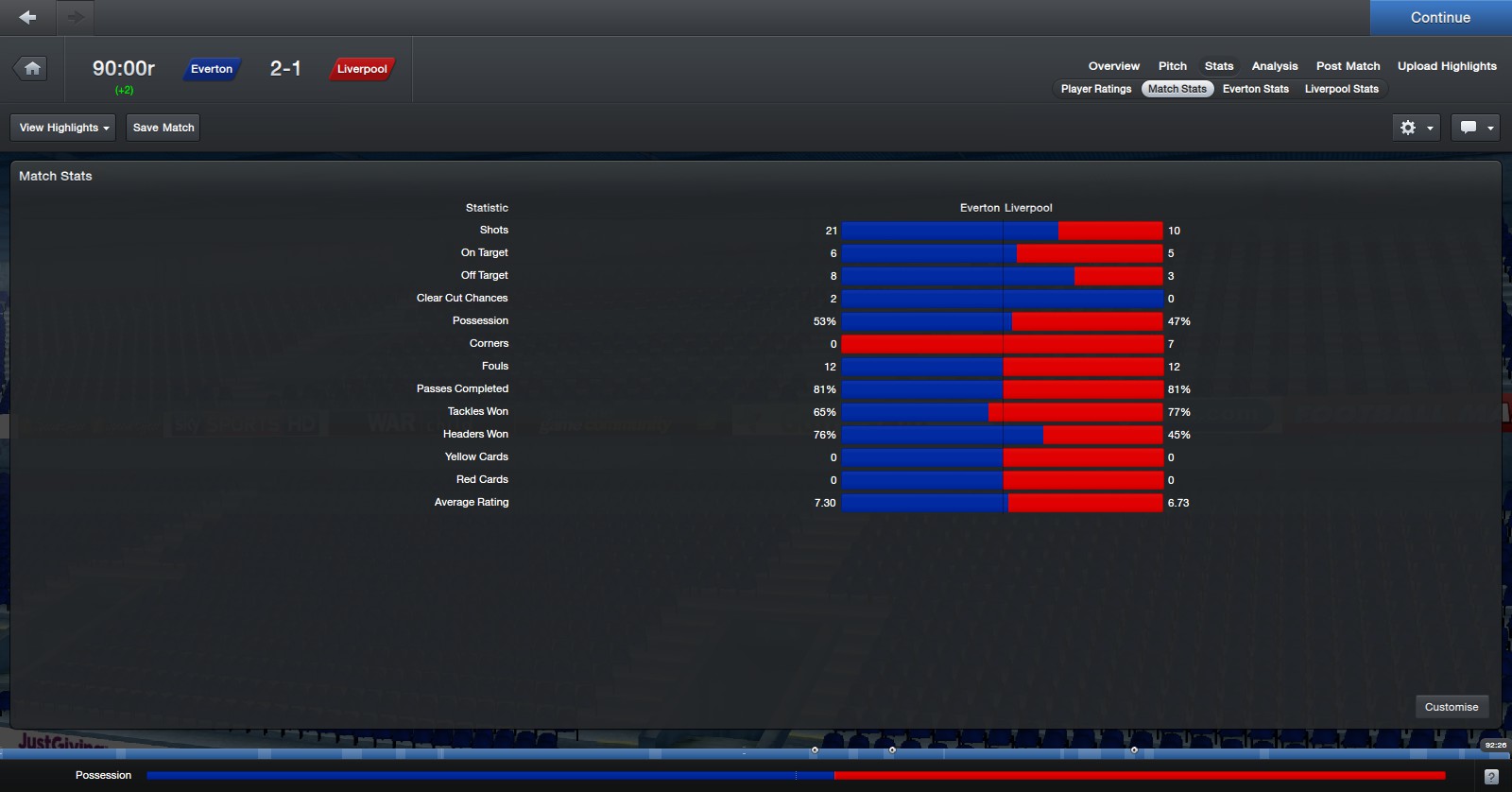Select the Stats tab

1218,66
